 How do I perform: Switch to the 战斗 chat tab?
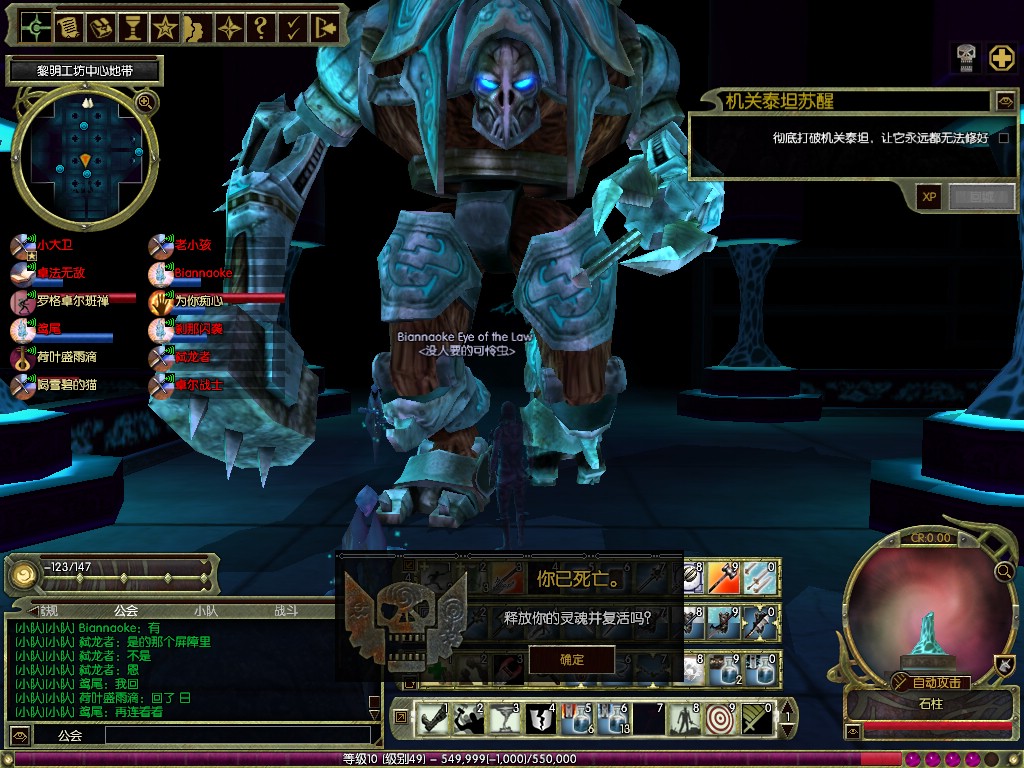tap(286, 610)
